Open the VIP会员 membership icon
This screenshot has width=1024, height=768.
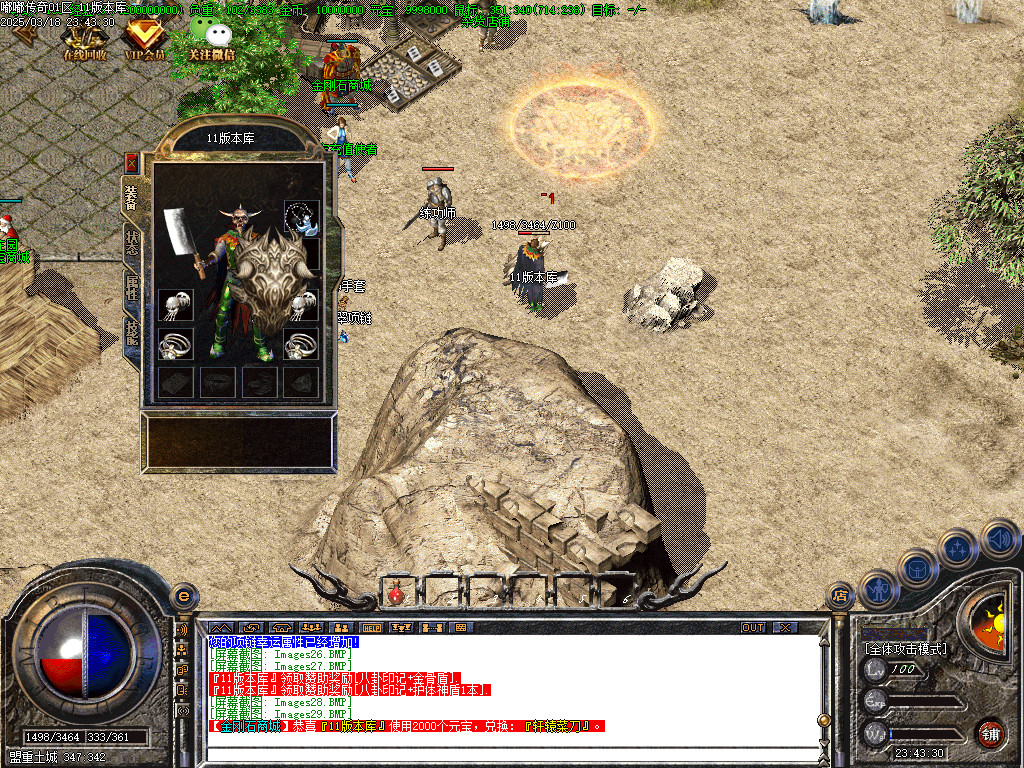[144, 40]
